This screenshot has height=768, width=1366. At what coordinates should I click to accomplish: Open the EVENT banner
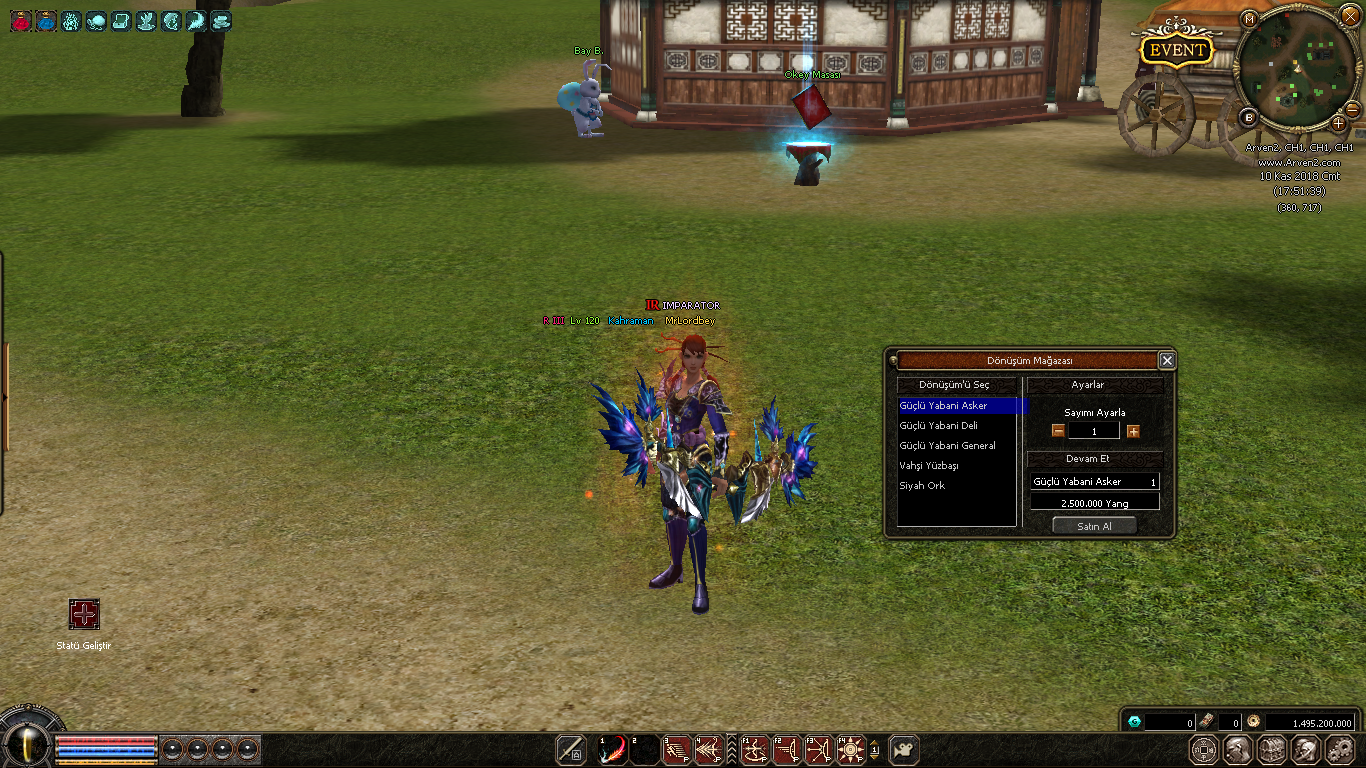click(1177, 50)
